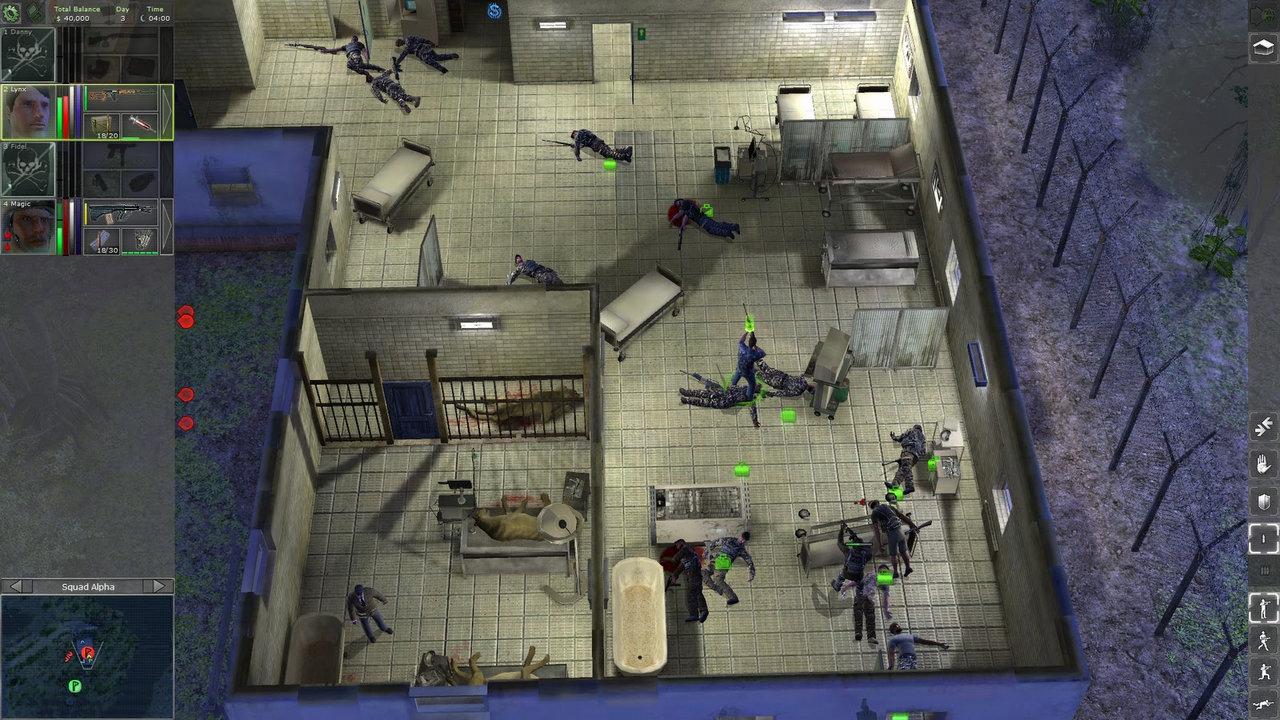Screen dimensions: 1280x720
Task: Toggle the running soldier movement icon
Action: pyautogui.click(x=1262, y=640)
